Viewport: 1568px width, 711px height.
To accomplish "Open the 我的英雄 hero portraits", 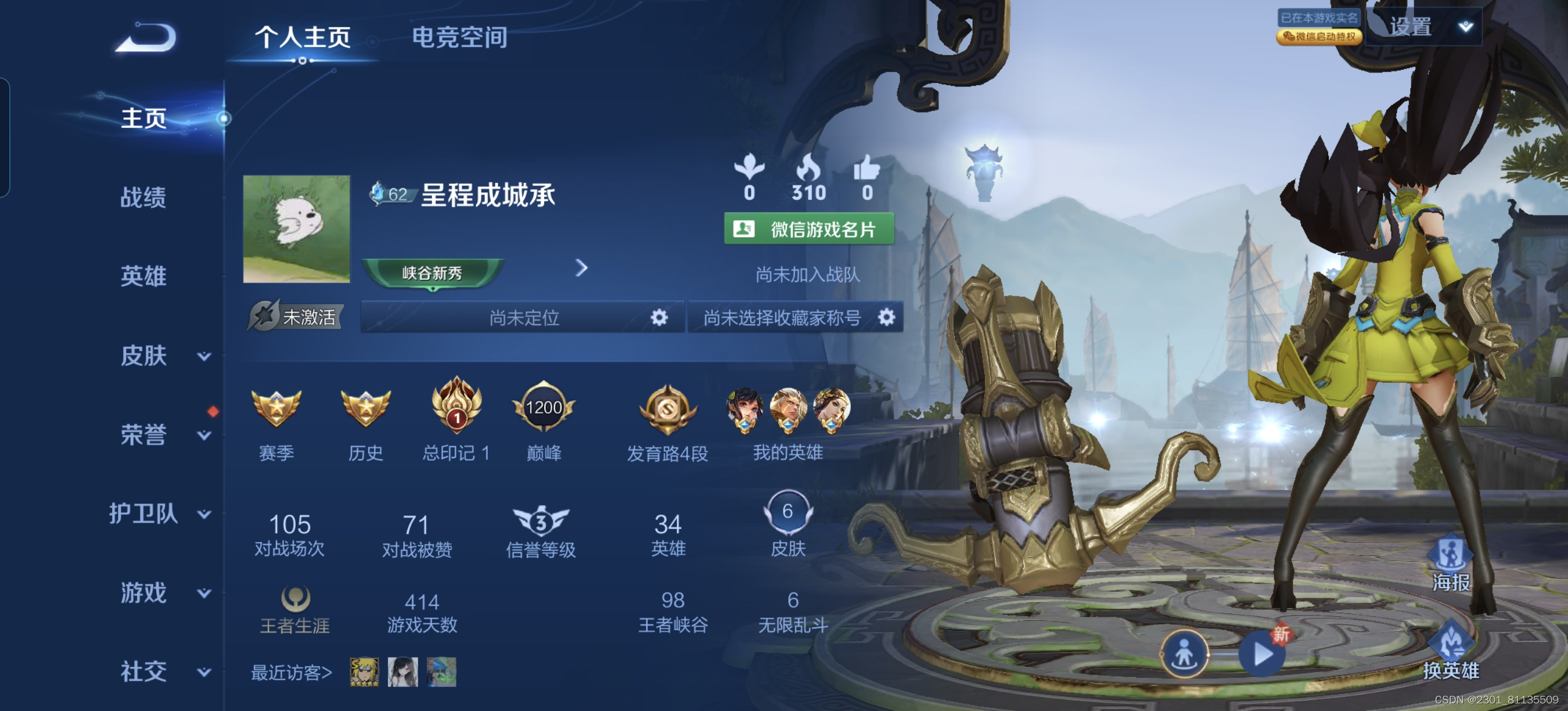I will 787,410.
